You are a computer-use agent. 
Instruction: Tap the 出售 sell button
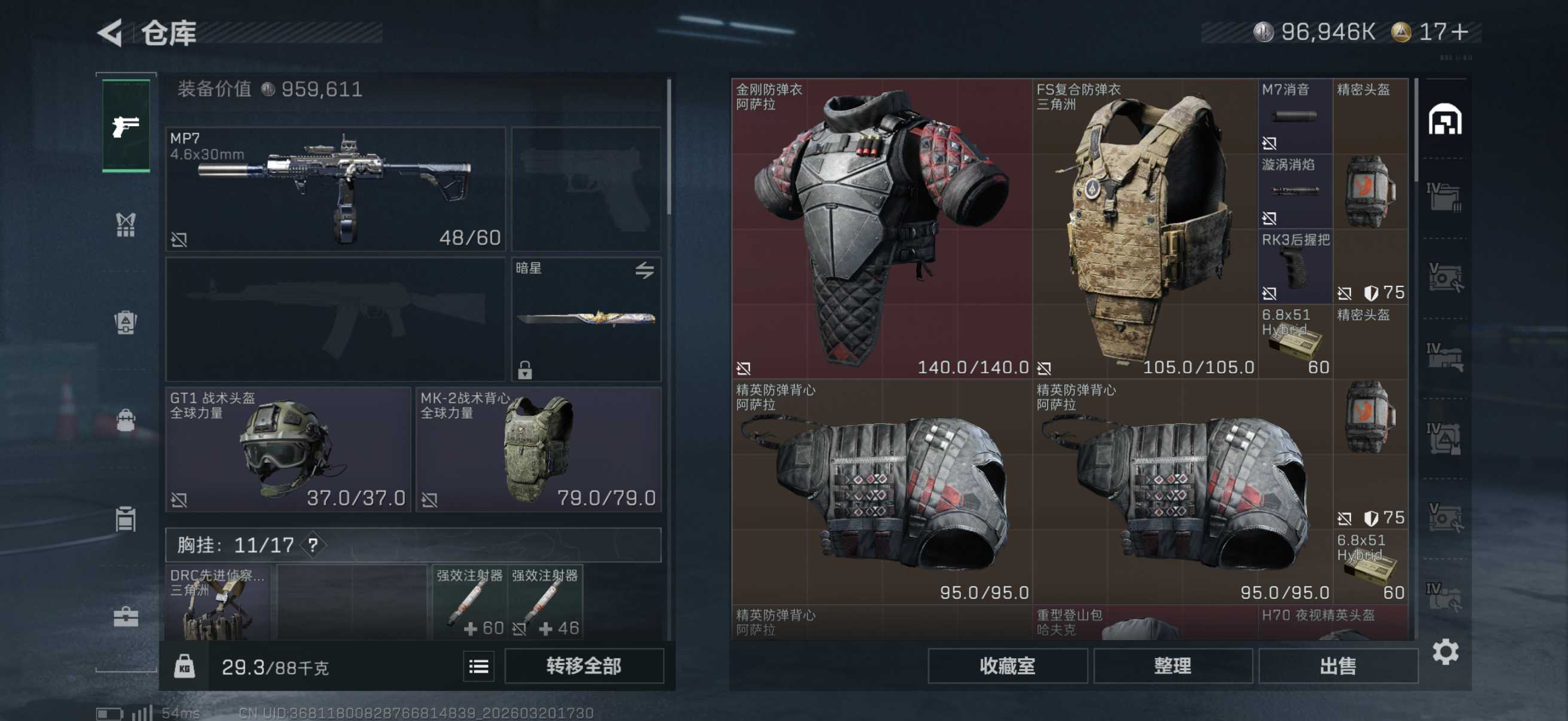tap(1337, 665)
